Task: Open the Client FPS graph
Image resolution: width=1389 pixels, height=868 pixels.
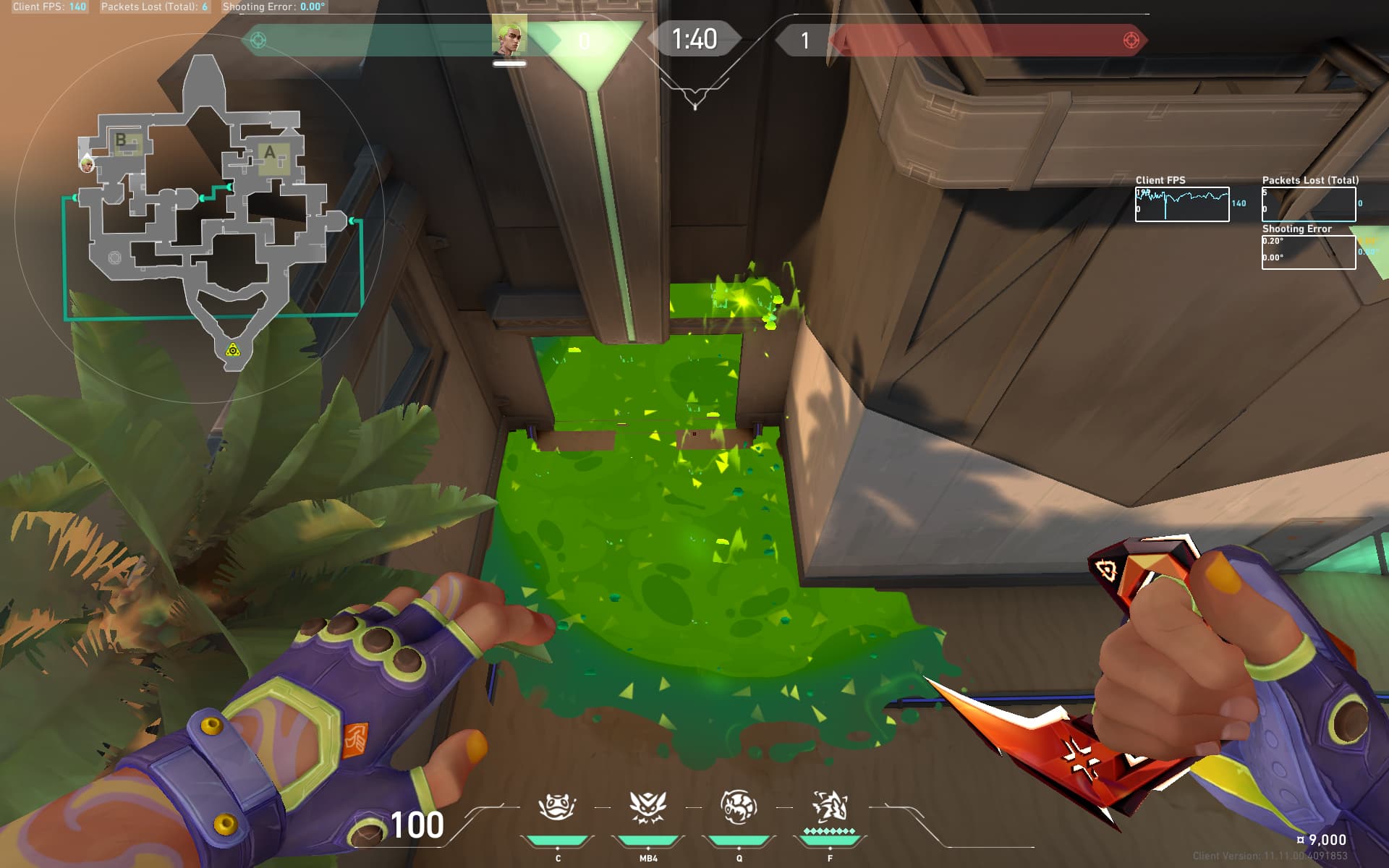Action: click(x=1181, y=205)
